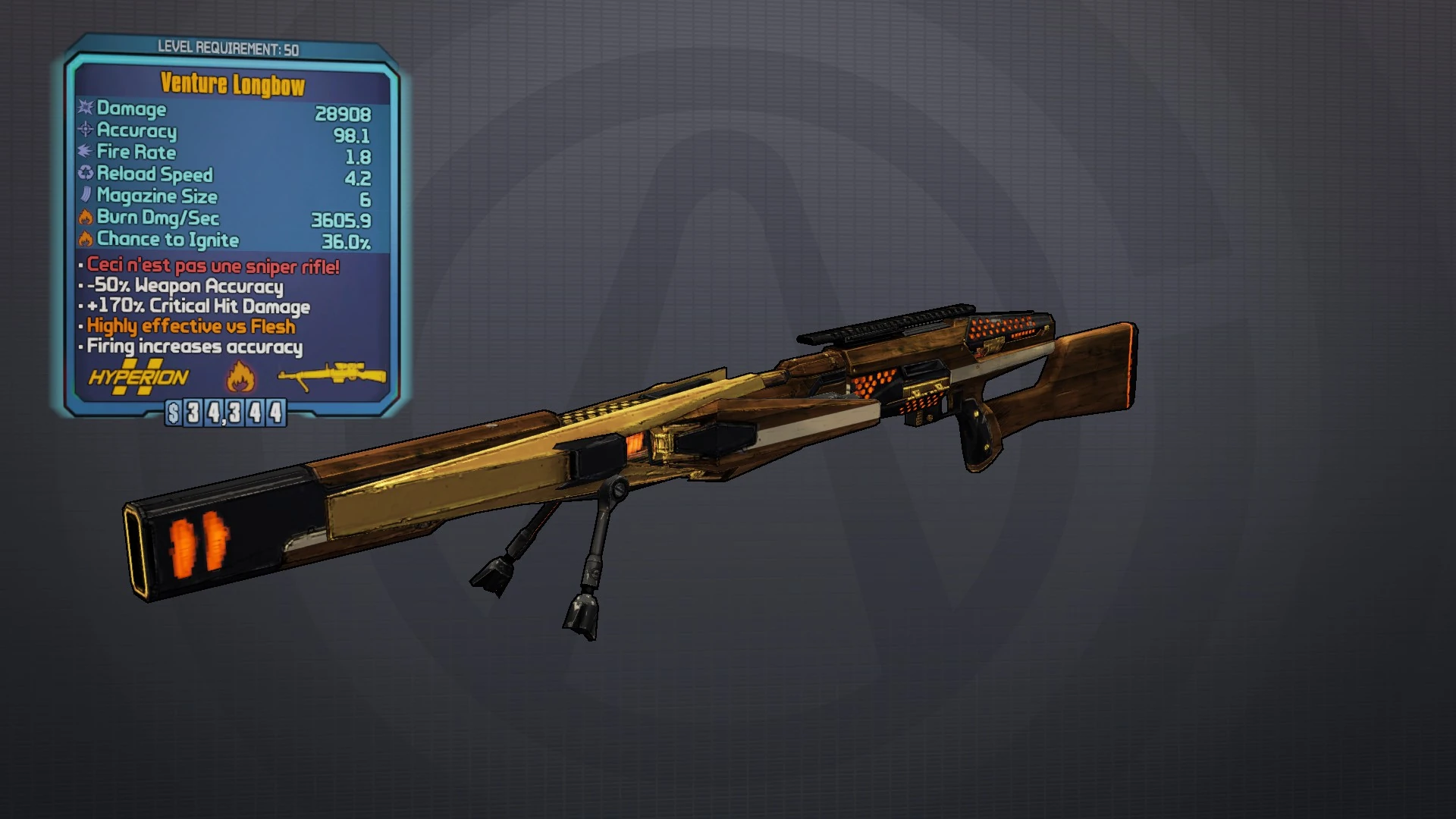This screenshot has height=819, width=1456.
Task: Click the Burn Dmg/Sec flame icon
Action: click(83, 218)
